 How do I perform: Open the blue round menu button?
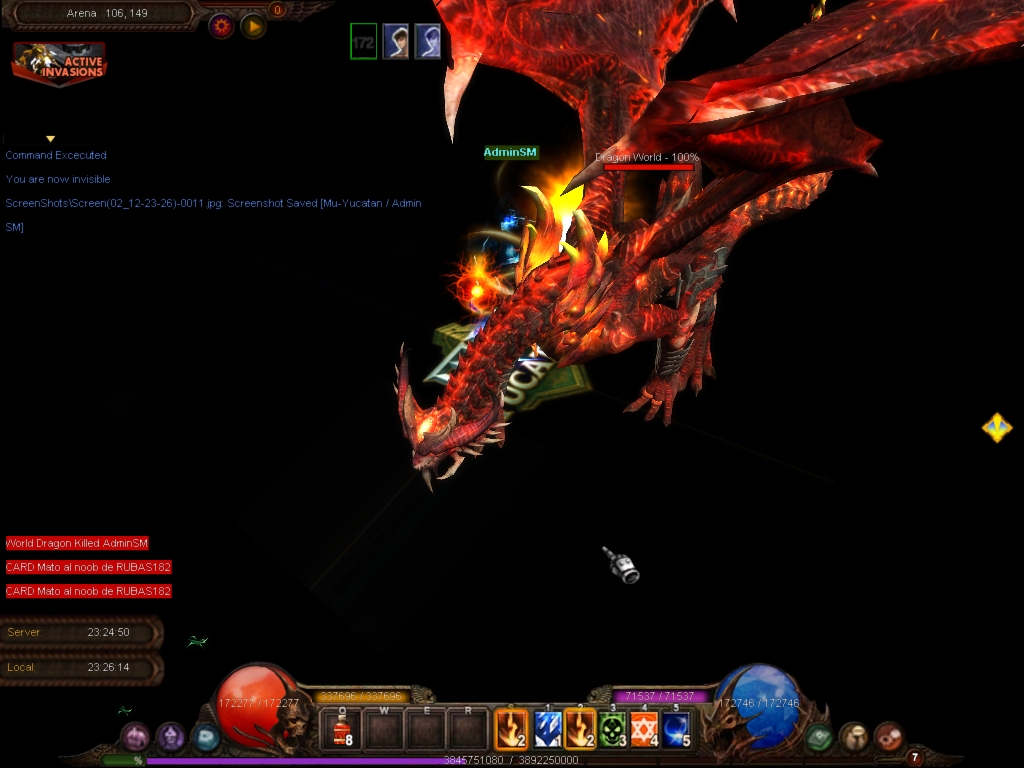click(x=205, y=738)
